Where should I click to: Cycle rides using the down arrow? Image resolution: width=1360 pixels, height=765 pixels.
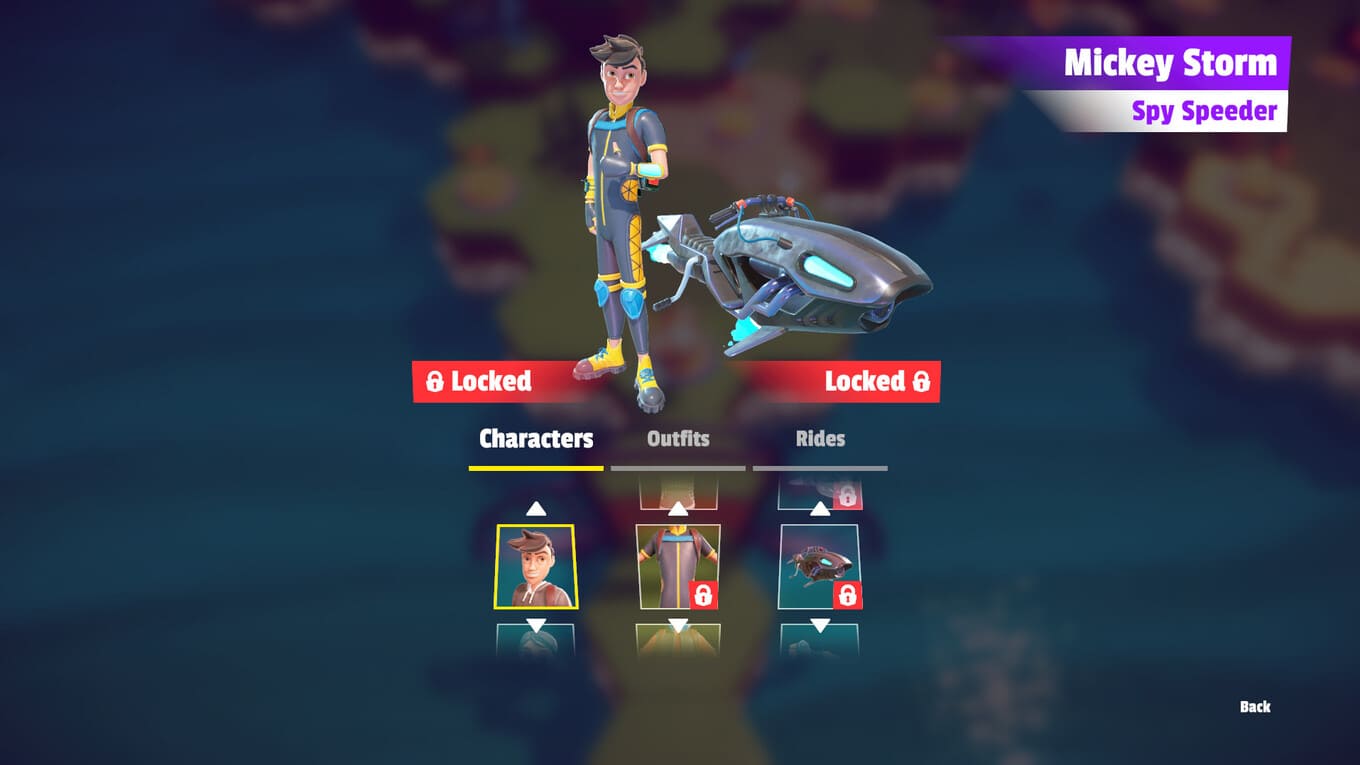tap(820, 625)
